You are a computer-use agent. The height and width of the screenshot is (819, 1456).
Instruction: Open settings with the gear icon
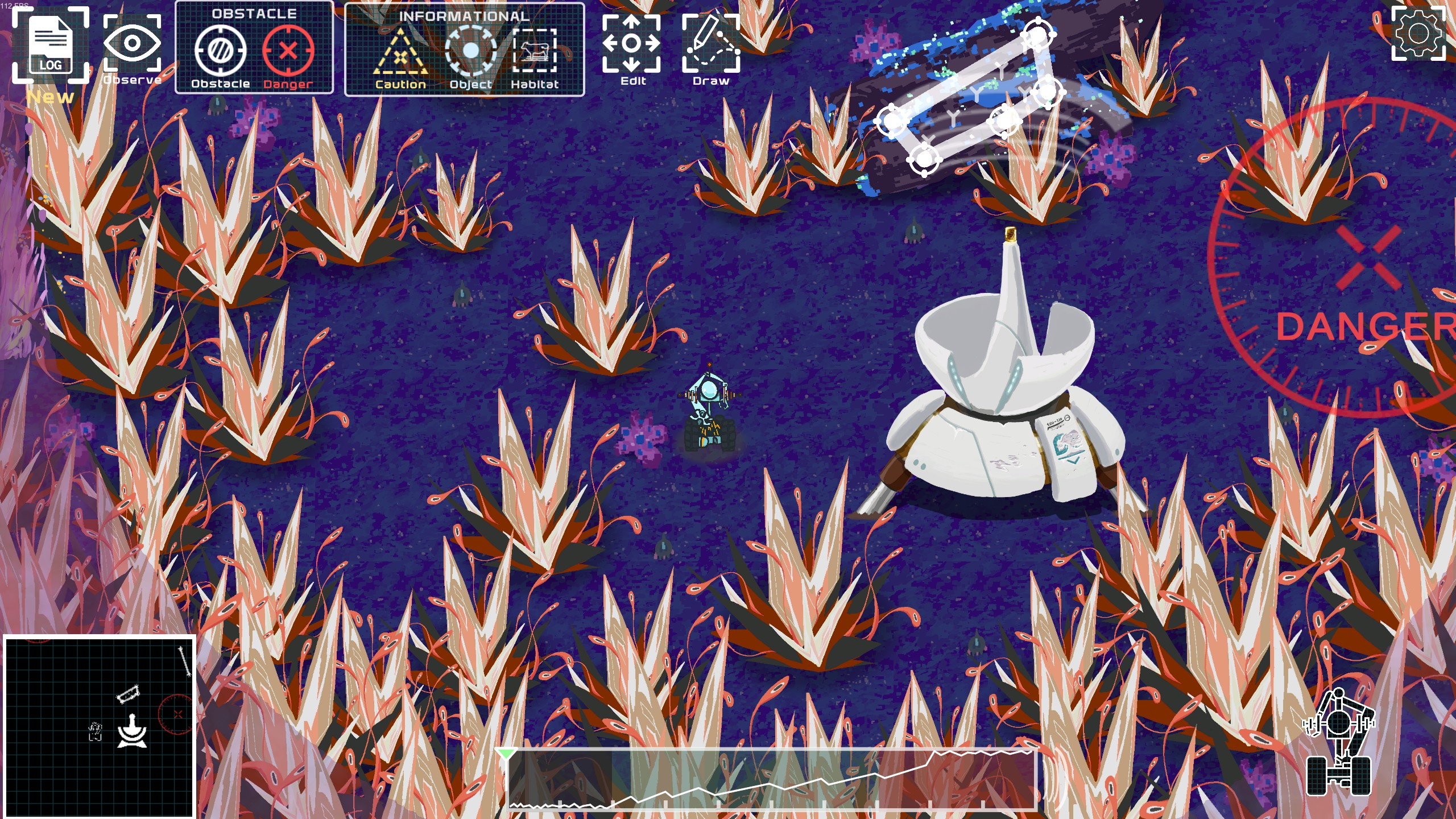(1418, 34)
